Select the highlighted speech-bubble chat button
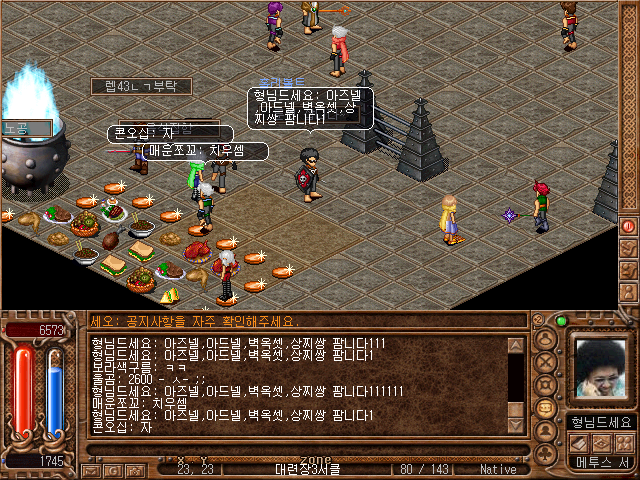The width and height of the screenshot is (640, 480). 547,408
